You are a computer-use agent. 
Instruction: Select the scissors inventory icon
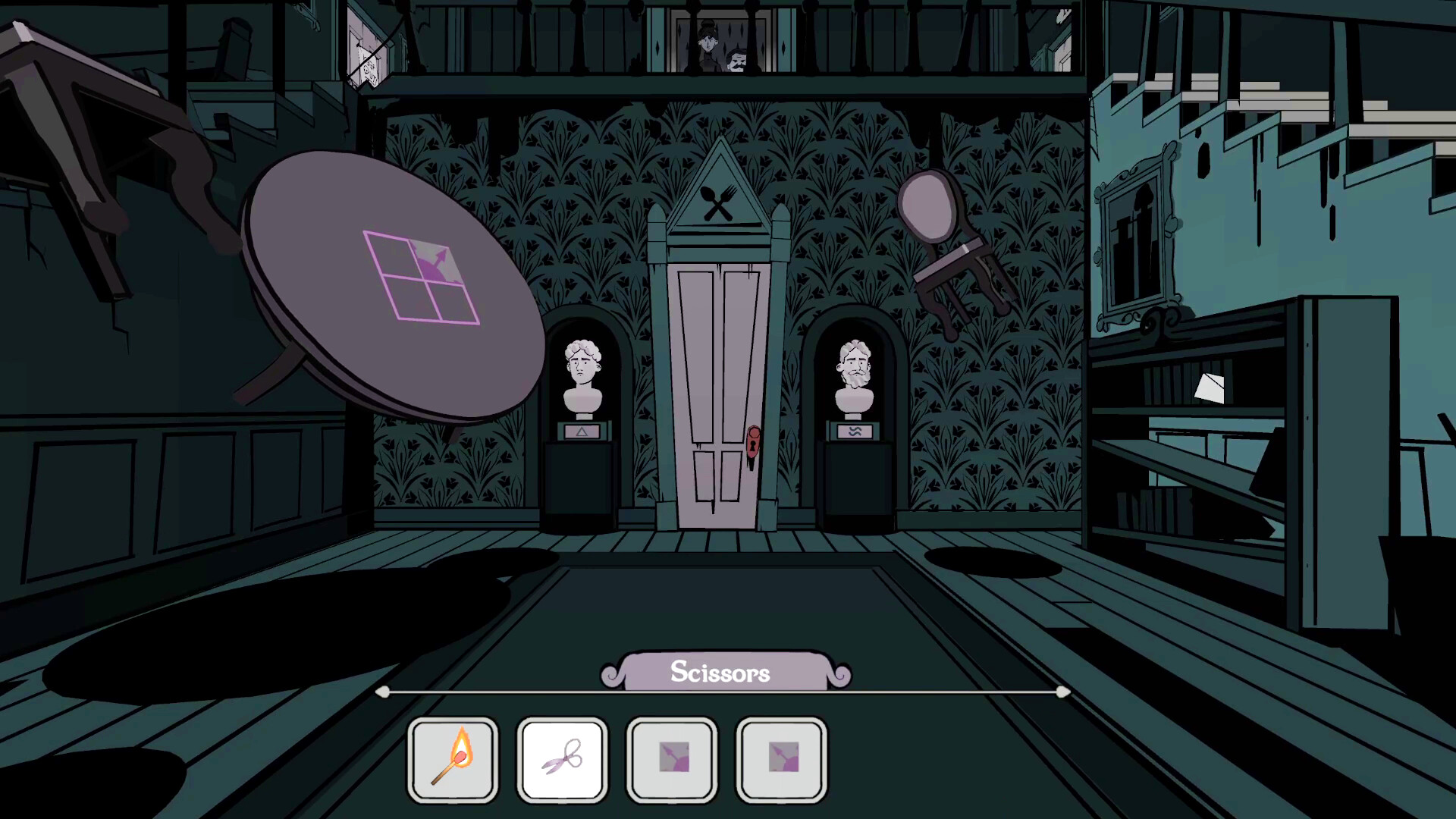pos(562,758)
